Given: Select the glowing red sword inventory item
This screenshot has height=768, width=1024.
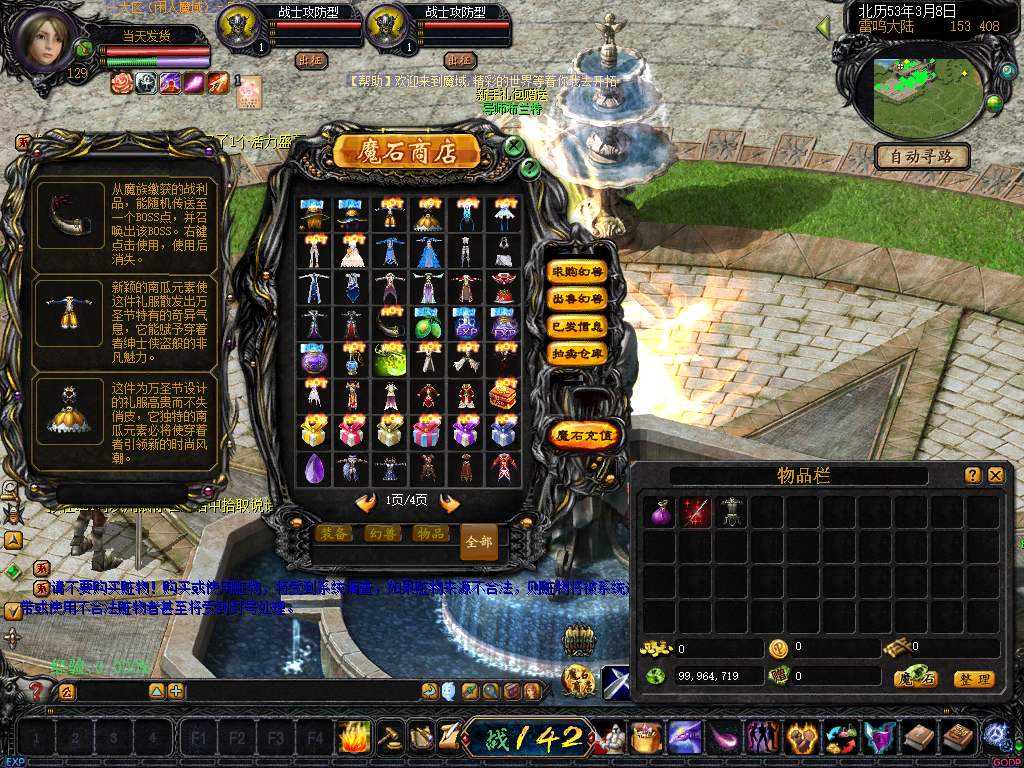Looking at the screenshot, I should [696, 512].
